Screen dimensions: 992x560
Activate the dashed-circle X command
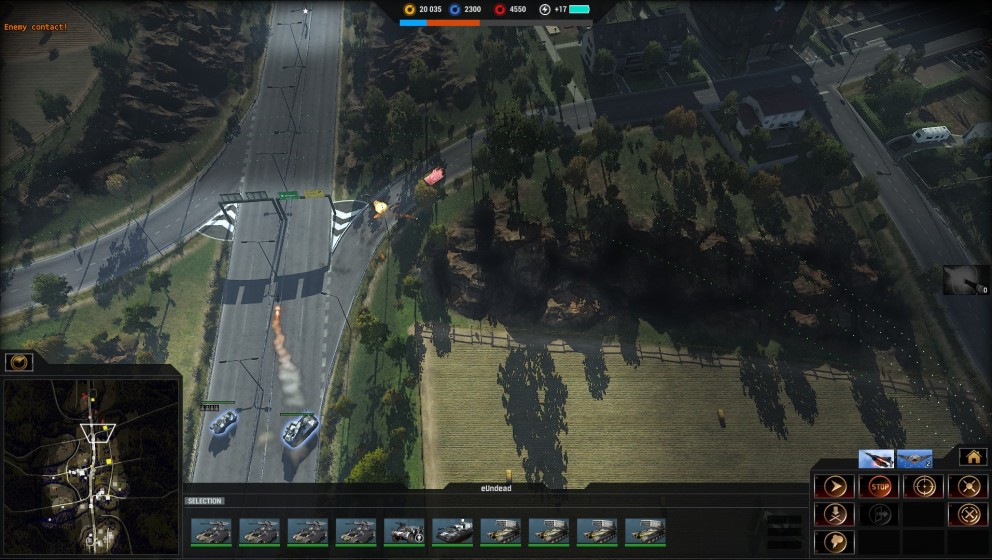click(x=967, y=514)
